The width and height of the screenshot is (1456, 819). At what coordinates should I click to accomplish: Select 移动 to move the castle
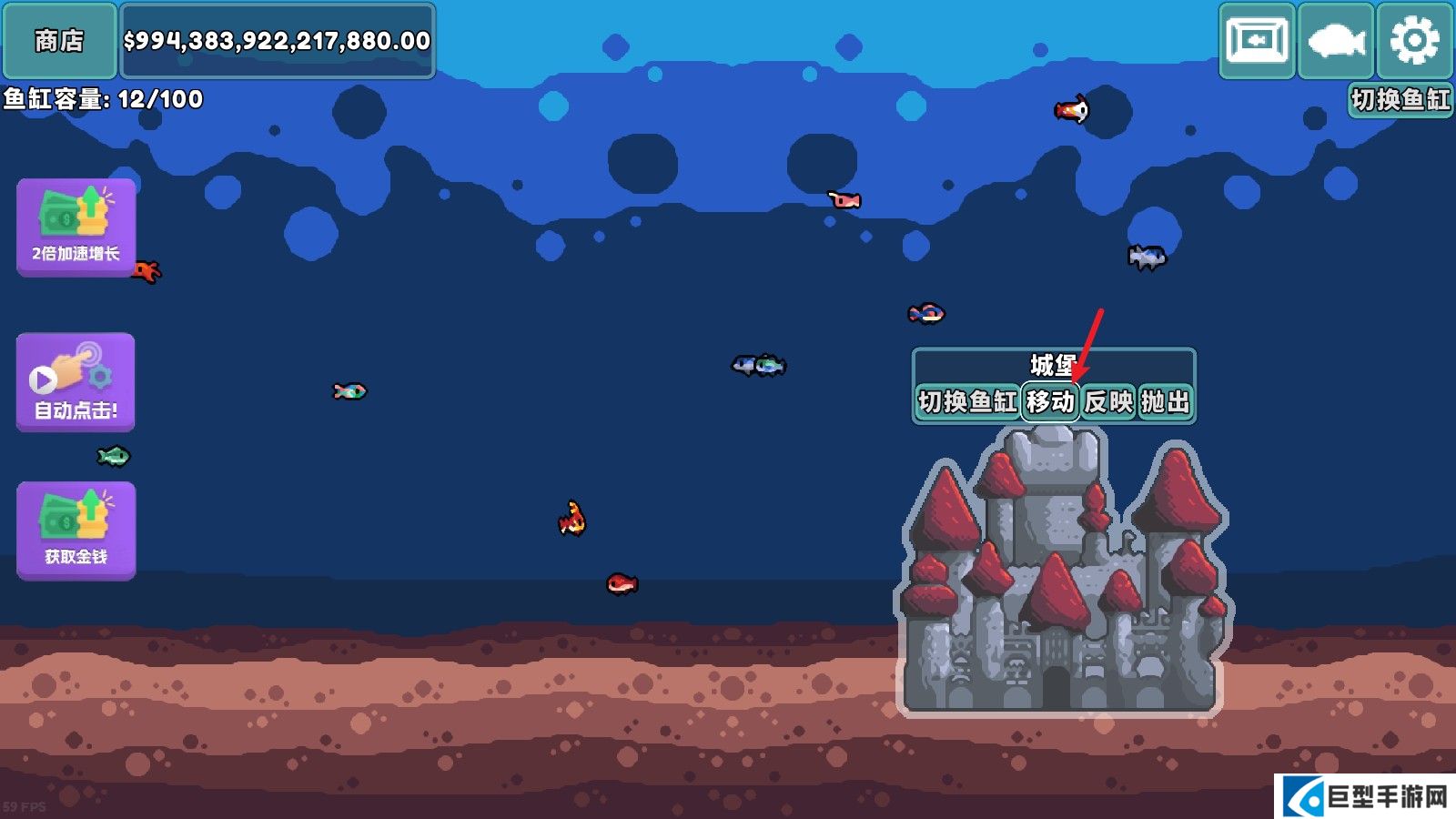click(x=1051, y=401)
